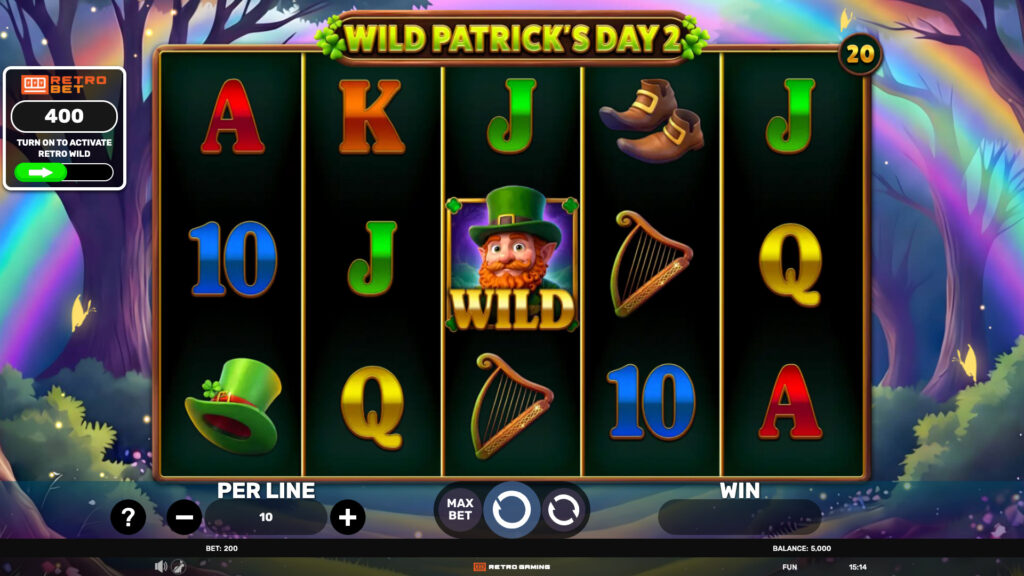Set the Max Bet
Screen dimensions: 1024x576
[459, 509]
